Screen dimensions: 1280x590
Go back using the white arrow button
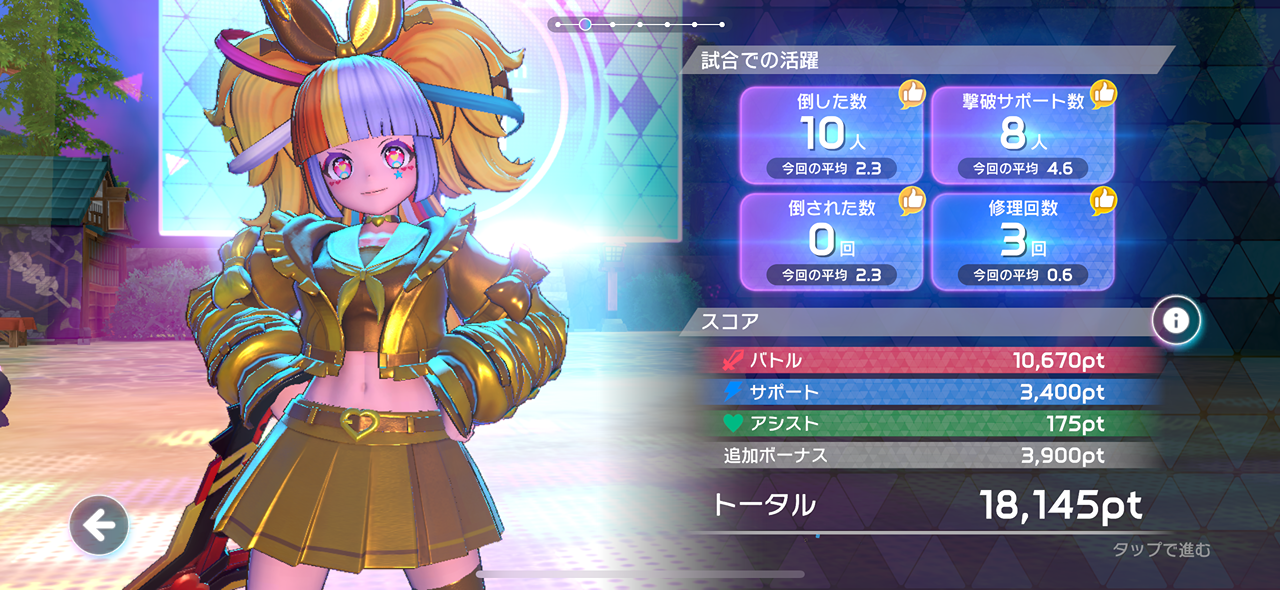(x=98, y=525)
